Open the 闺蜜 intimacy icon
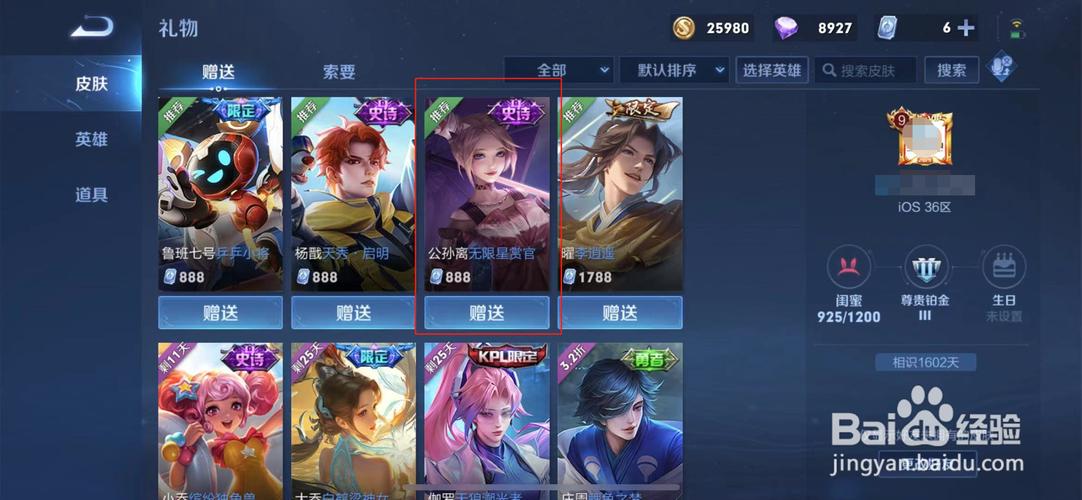The image size is (1082, 500). (x=847, y=270)
